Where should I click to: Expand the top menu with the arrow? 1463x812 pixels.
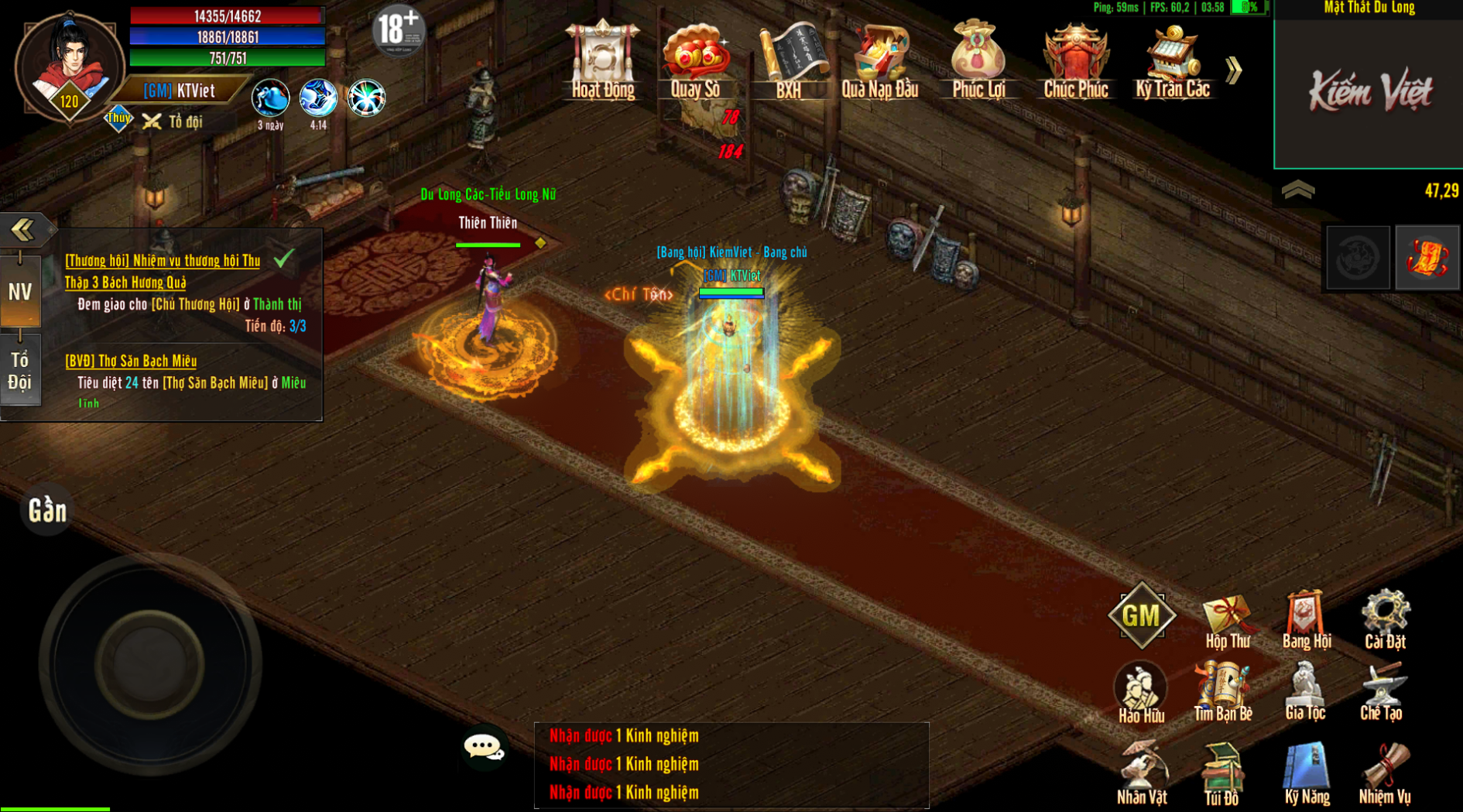[1234, 70]
